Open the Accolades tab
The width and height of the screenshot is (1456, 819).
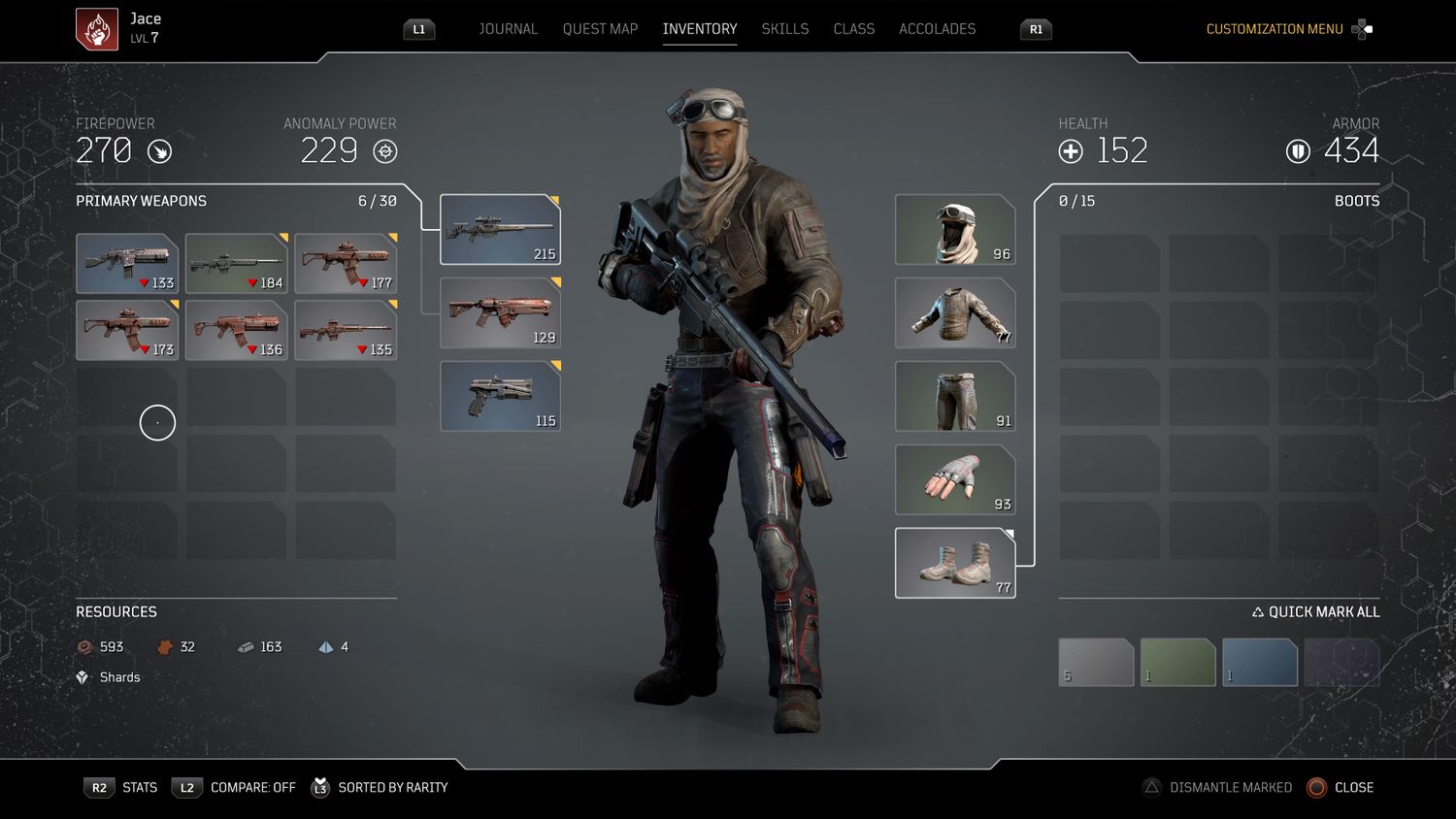(x=937, y=29)
